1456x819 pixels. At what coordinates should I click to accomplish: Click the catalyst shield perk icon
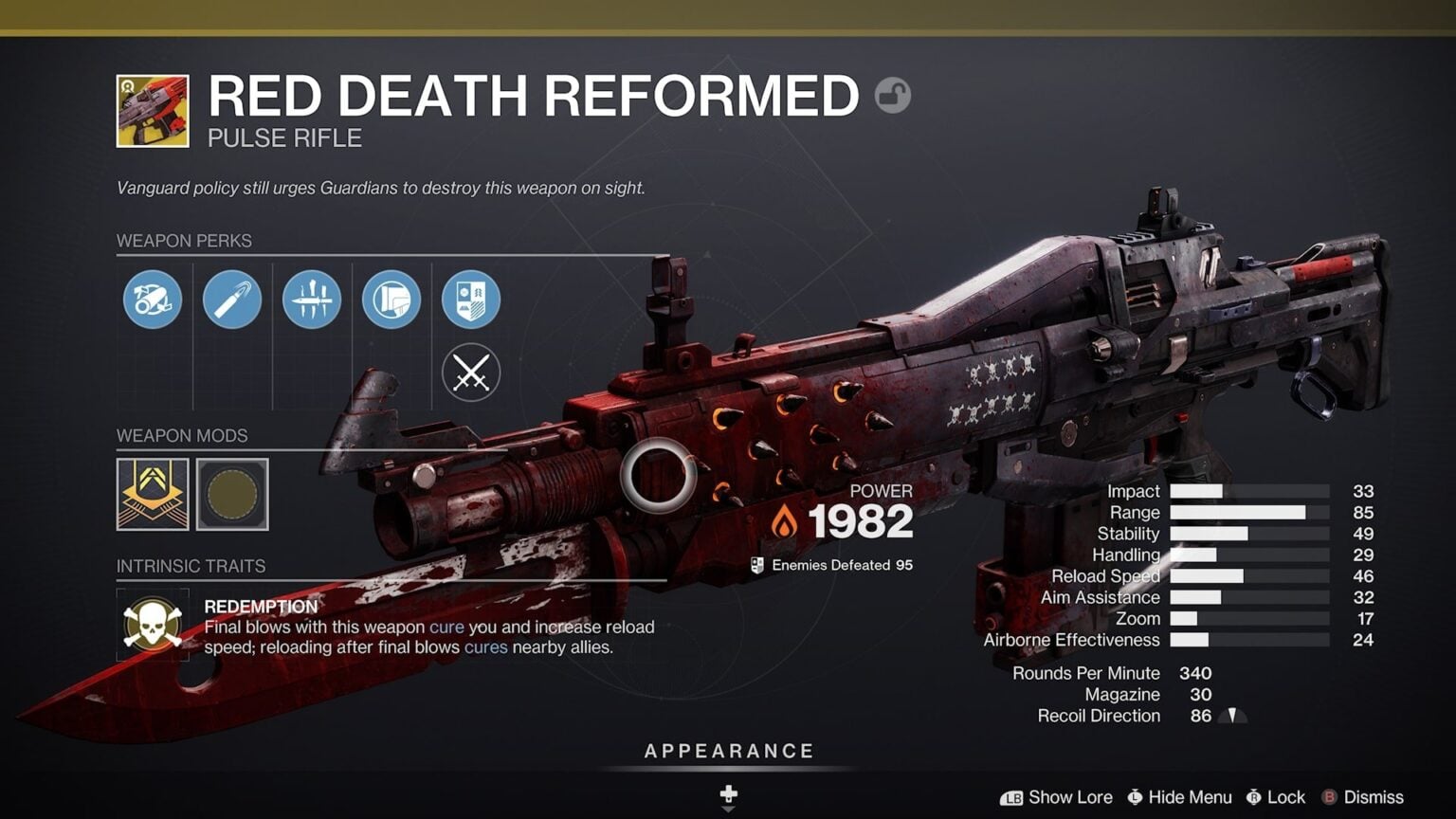click(471, 300)
